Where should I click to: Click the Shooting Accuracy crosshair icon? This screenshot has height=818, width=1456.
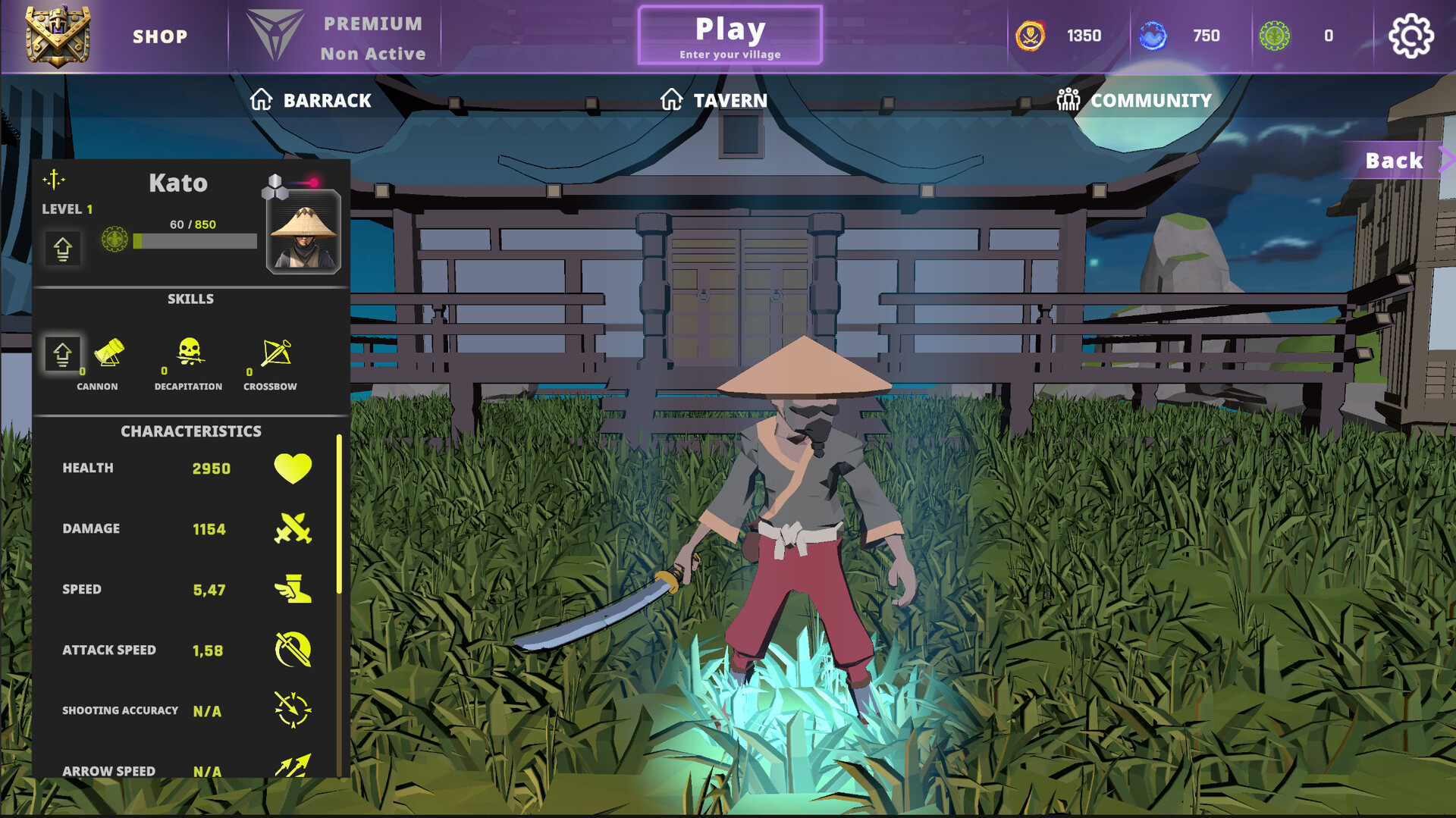pos(292,710)
